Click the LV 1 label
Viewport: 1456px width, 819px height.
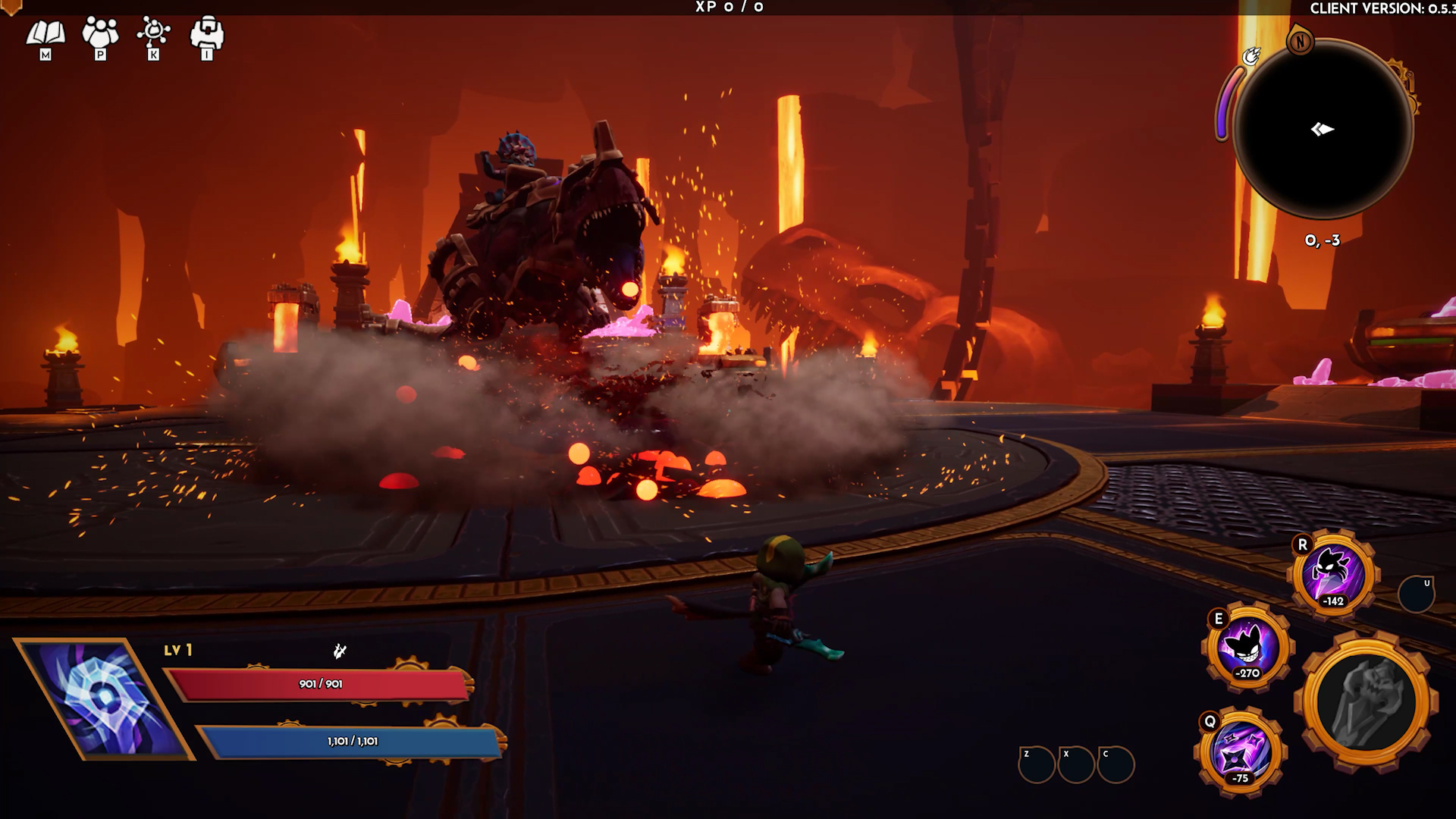176,650
